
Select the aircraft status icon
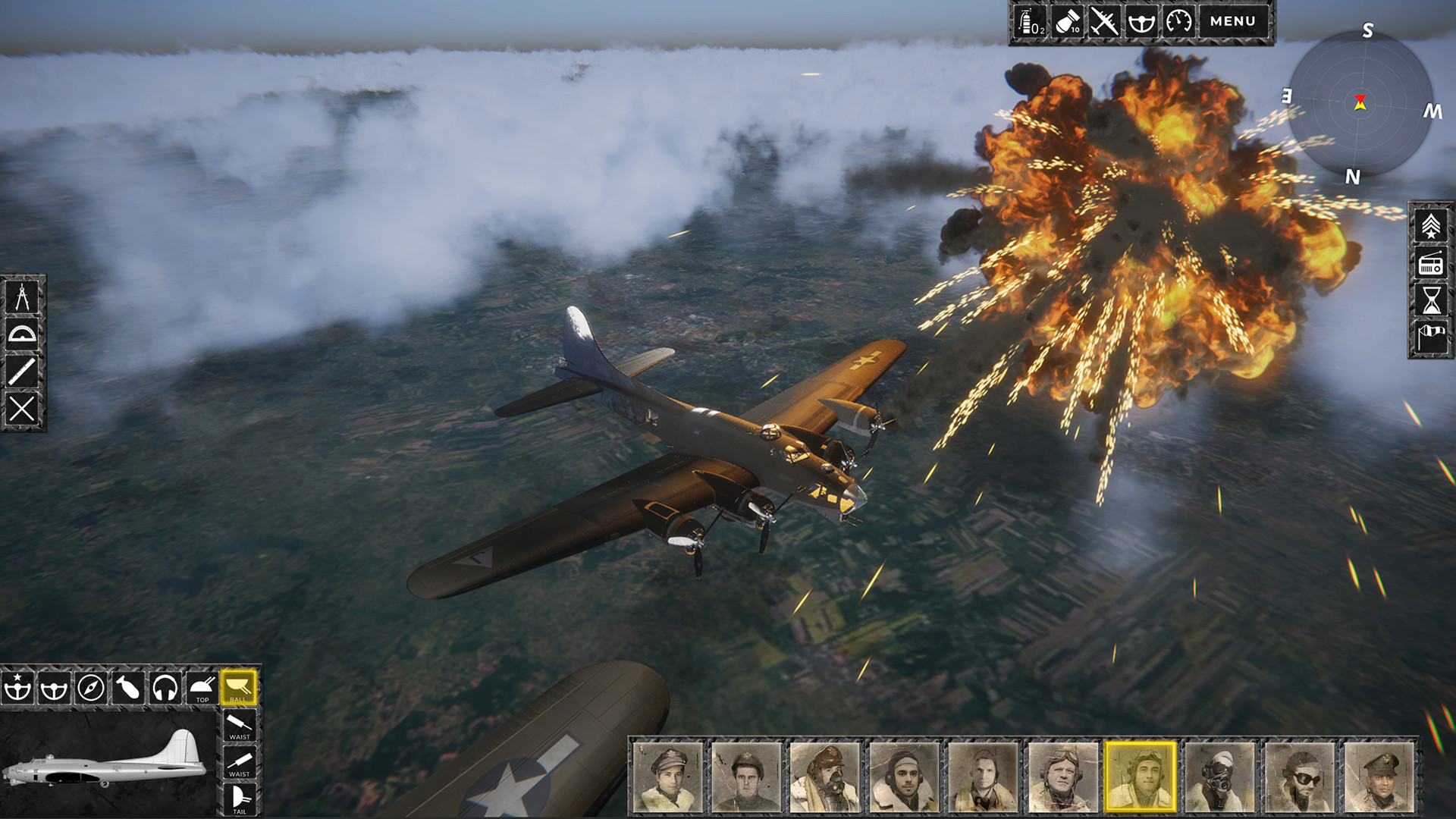tap(1103, 21)
